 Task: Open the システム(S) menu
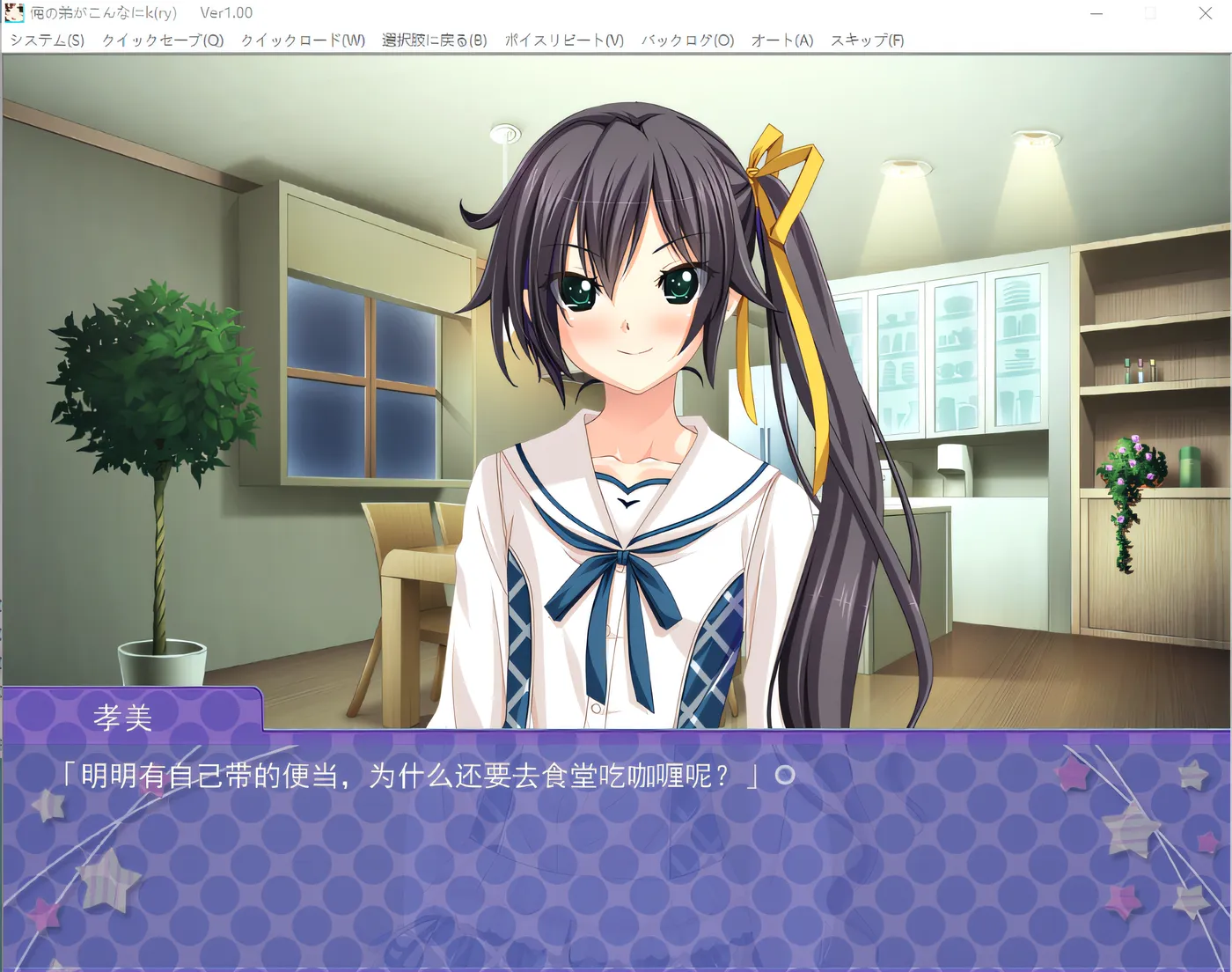(x=46, y=40)
